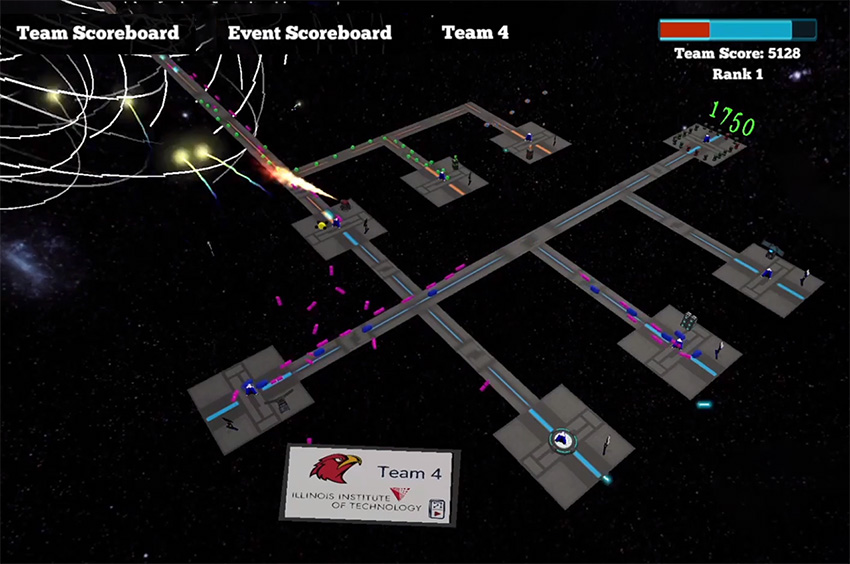Open the Team Scoreboard view
The width and height of the screenshot is (850, 564).
98,33
